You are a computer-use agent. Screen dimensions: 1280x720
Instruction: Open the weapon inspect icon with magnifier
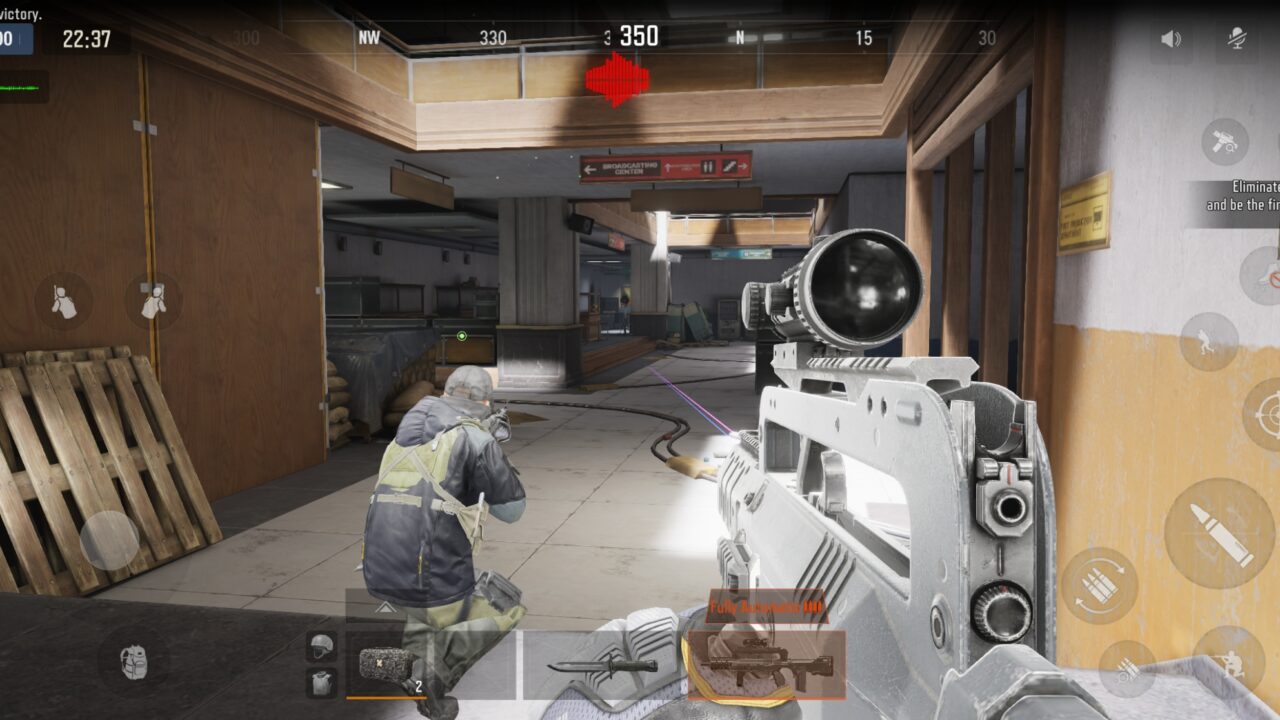coord(1225,142)
